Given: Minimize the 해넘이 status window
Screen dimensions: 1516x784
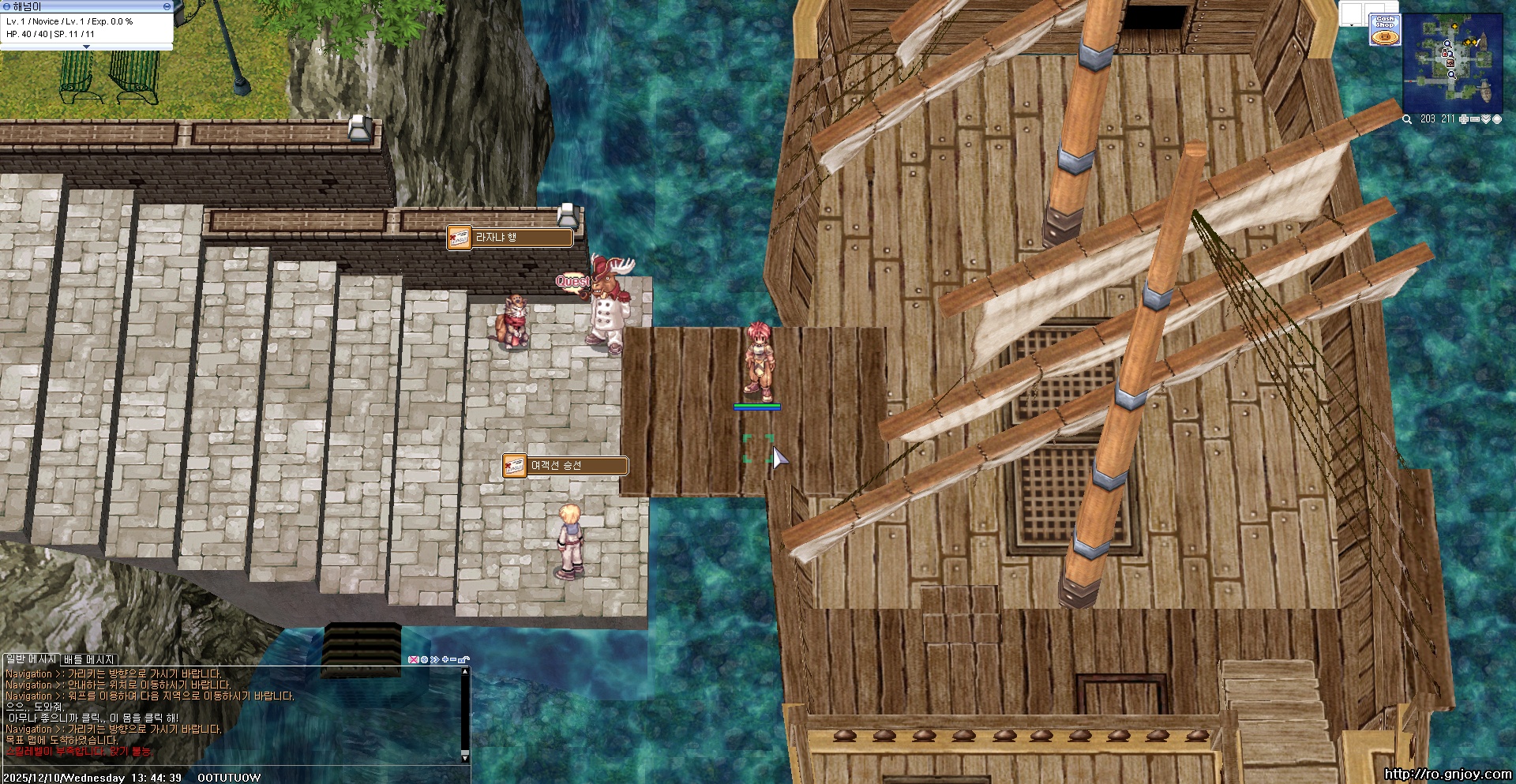Looking at the screenshot, I should coord(167,6).
